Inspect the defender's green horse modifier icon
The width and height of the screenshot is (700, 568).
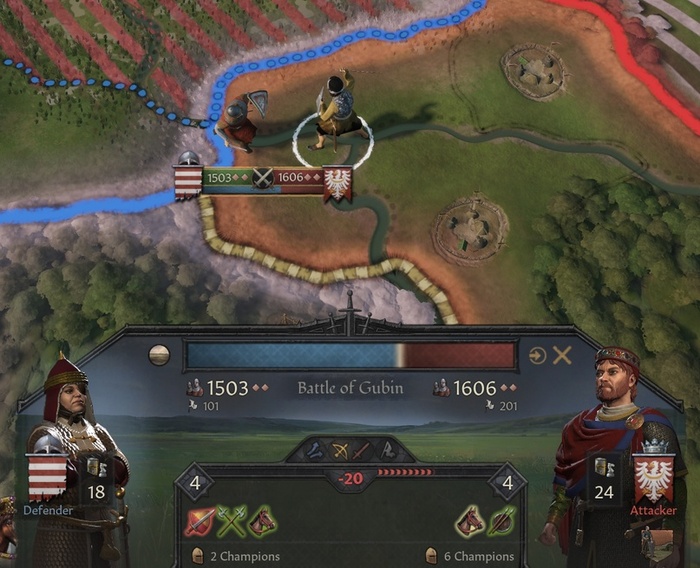pyautogui.click(x=262, y=521)
